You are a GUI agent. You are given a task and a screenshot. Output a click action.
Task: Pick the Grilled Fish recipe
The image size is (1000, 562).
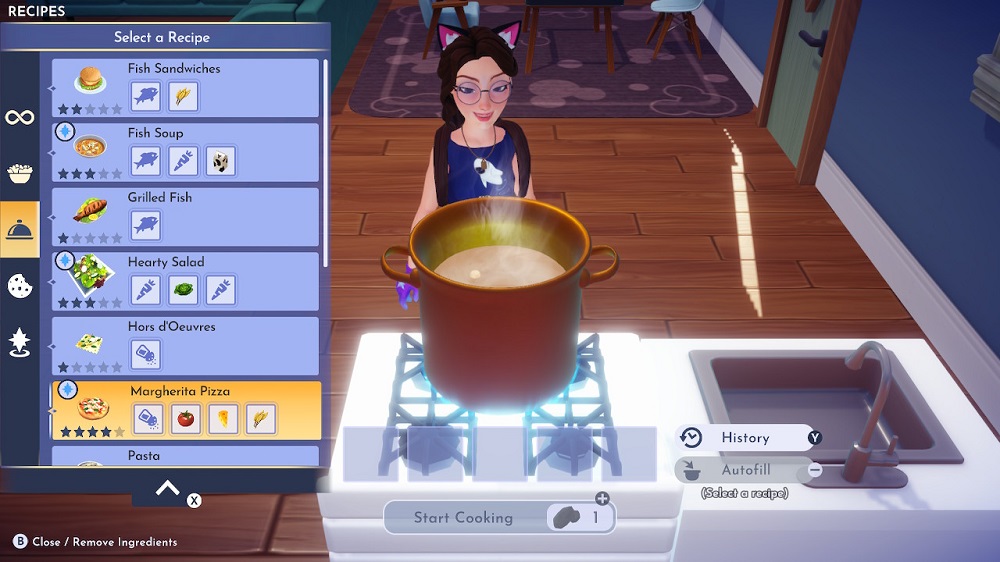coord(185,215)
